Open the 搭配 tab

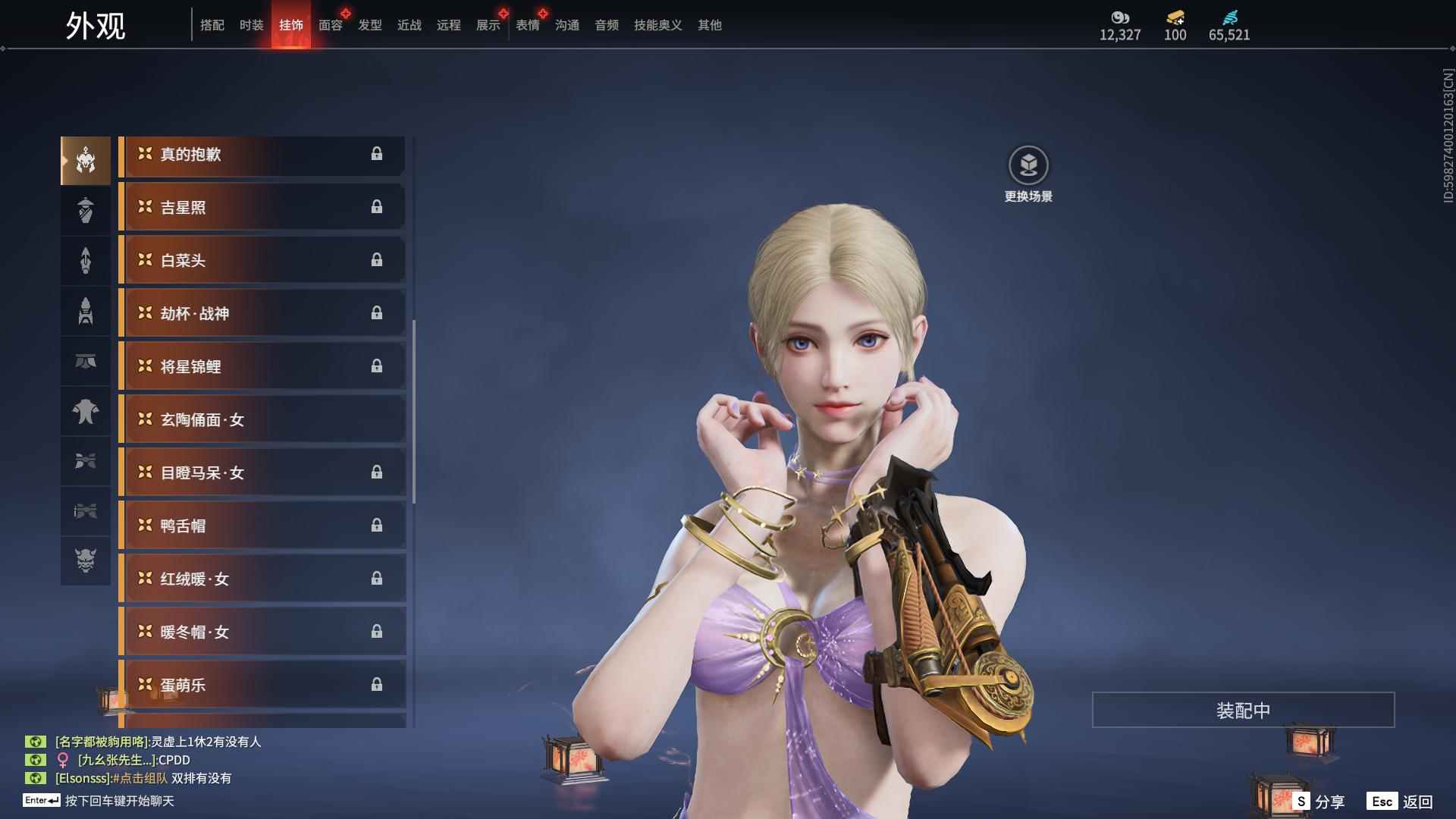pyautogui.click(x=212, y=25)
